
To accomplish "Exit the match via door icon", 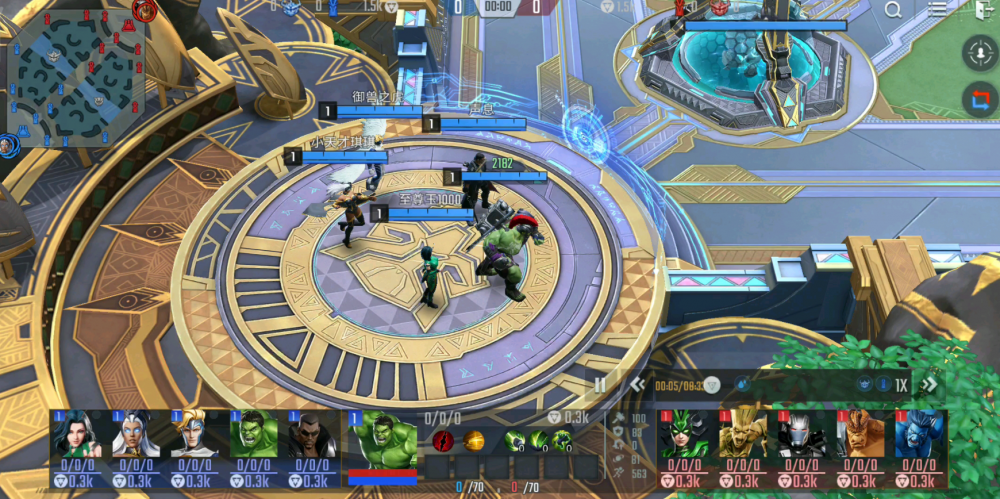I will coord(981,10).
